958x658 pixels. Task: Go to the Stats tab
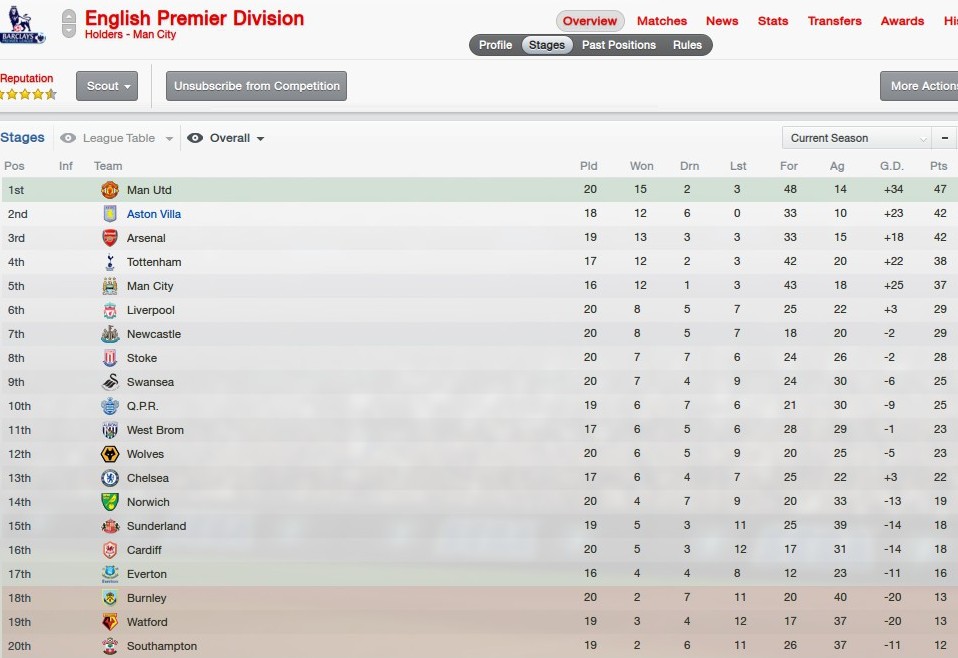click(772, 21)
